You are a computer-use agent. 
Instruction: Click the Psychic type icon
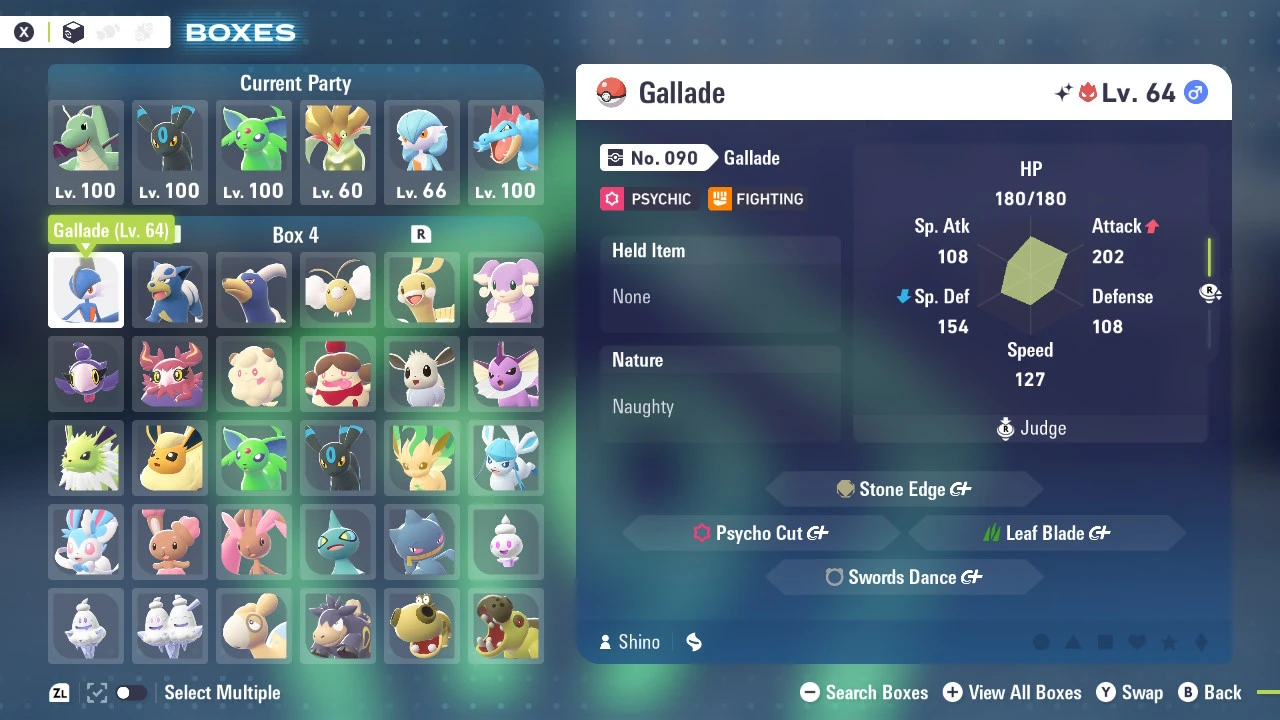click(x=613, y=198)
